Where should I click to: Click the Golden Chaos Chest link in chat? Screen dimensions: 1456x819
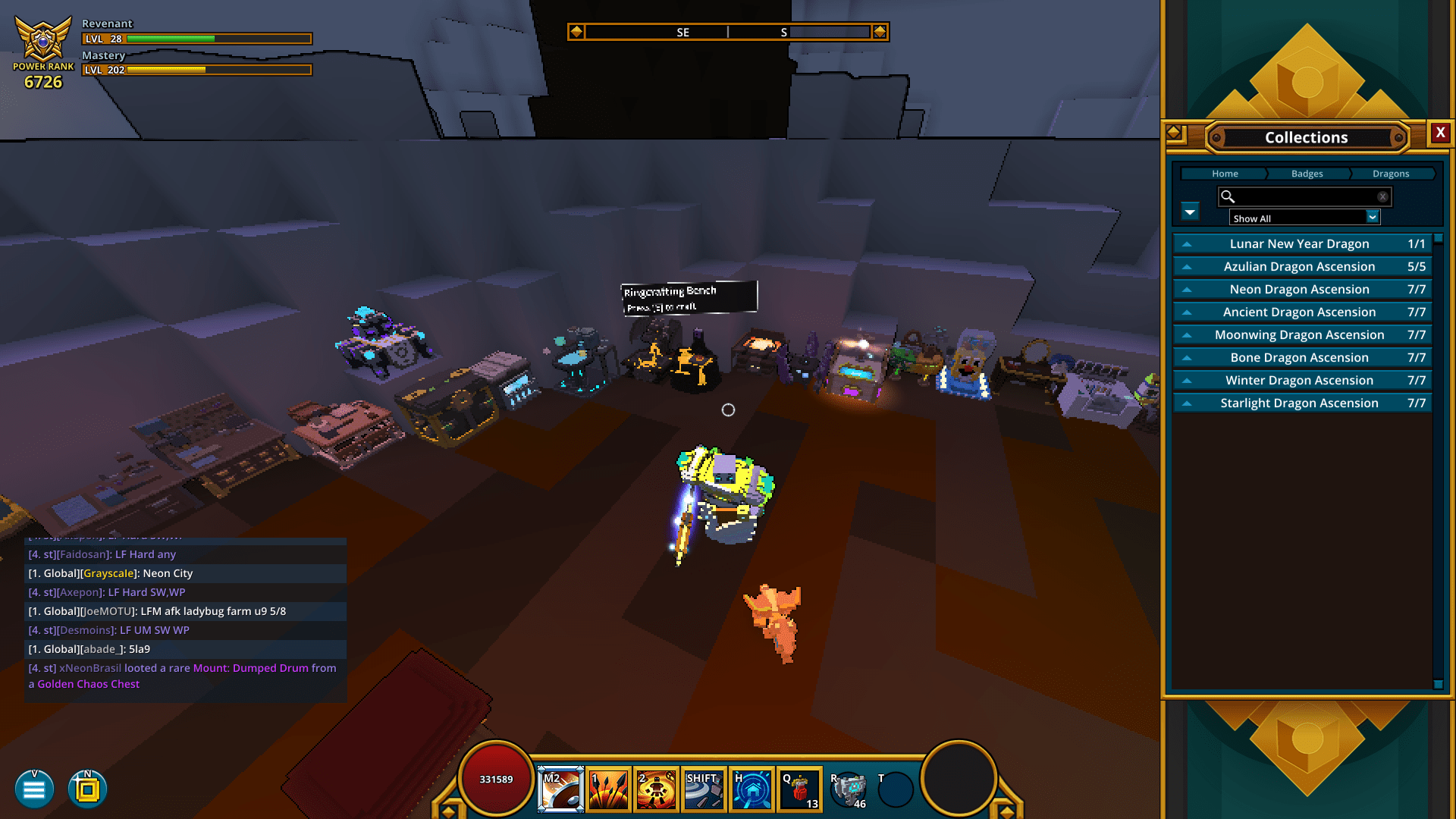click(x=88, y=683)
